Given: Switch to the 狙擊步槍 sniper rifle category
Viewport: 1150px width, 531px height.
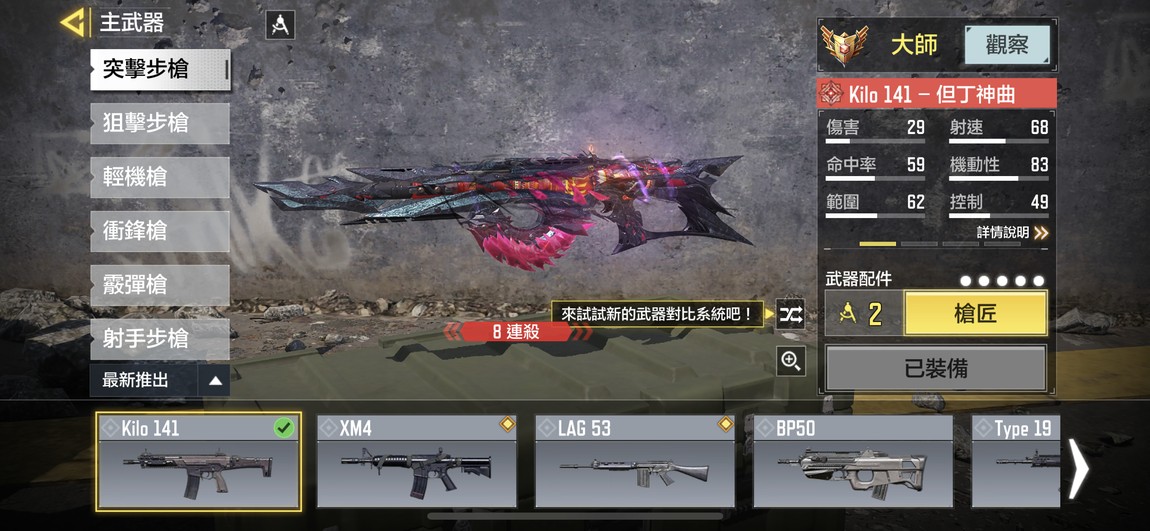Looking at the screenshot, I should point(160,124).
